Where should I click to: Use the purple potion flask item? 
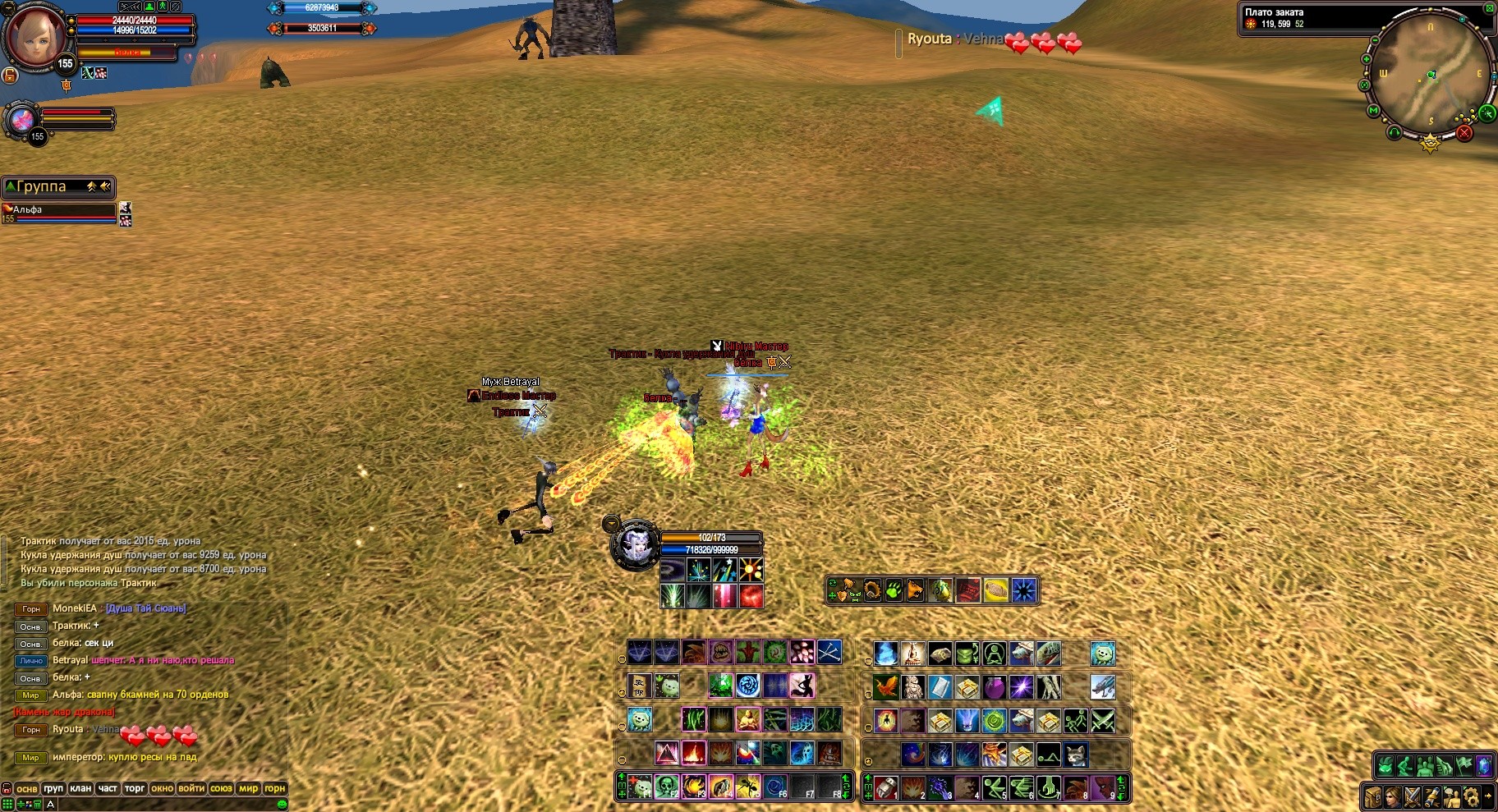click(x=994, y=687)
